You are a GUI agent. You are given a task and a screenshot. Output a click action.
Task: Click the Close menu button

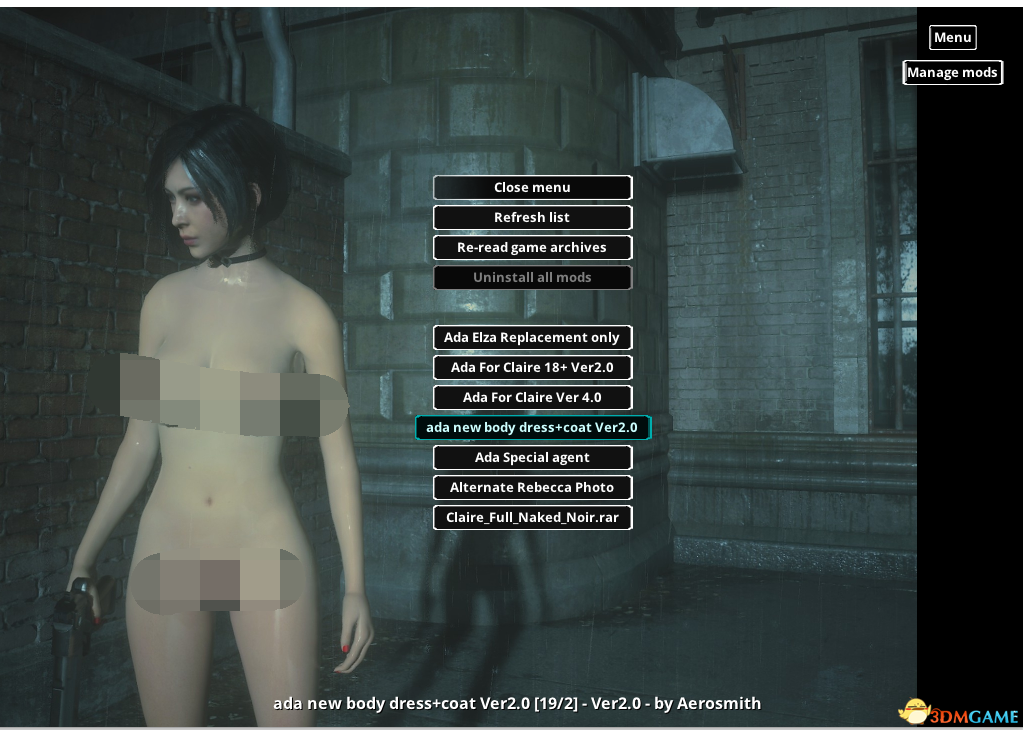[x=532, y=187]
